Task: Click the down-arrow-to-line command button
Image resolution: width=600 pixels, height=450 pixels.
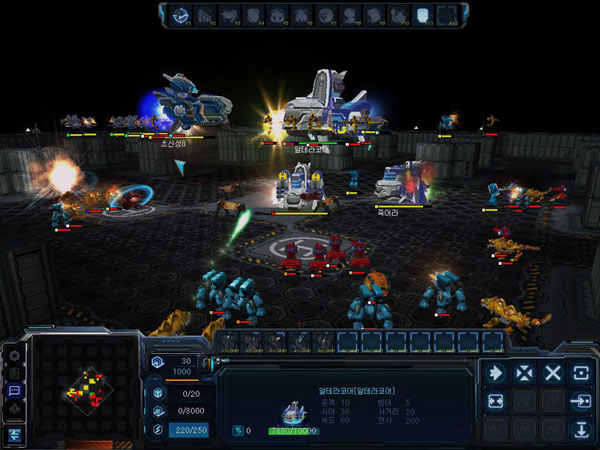Action: (x=581, y=430)
